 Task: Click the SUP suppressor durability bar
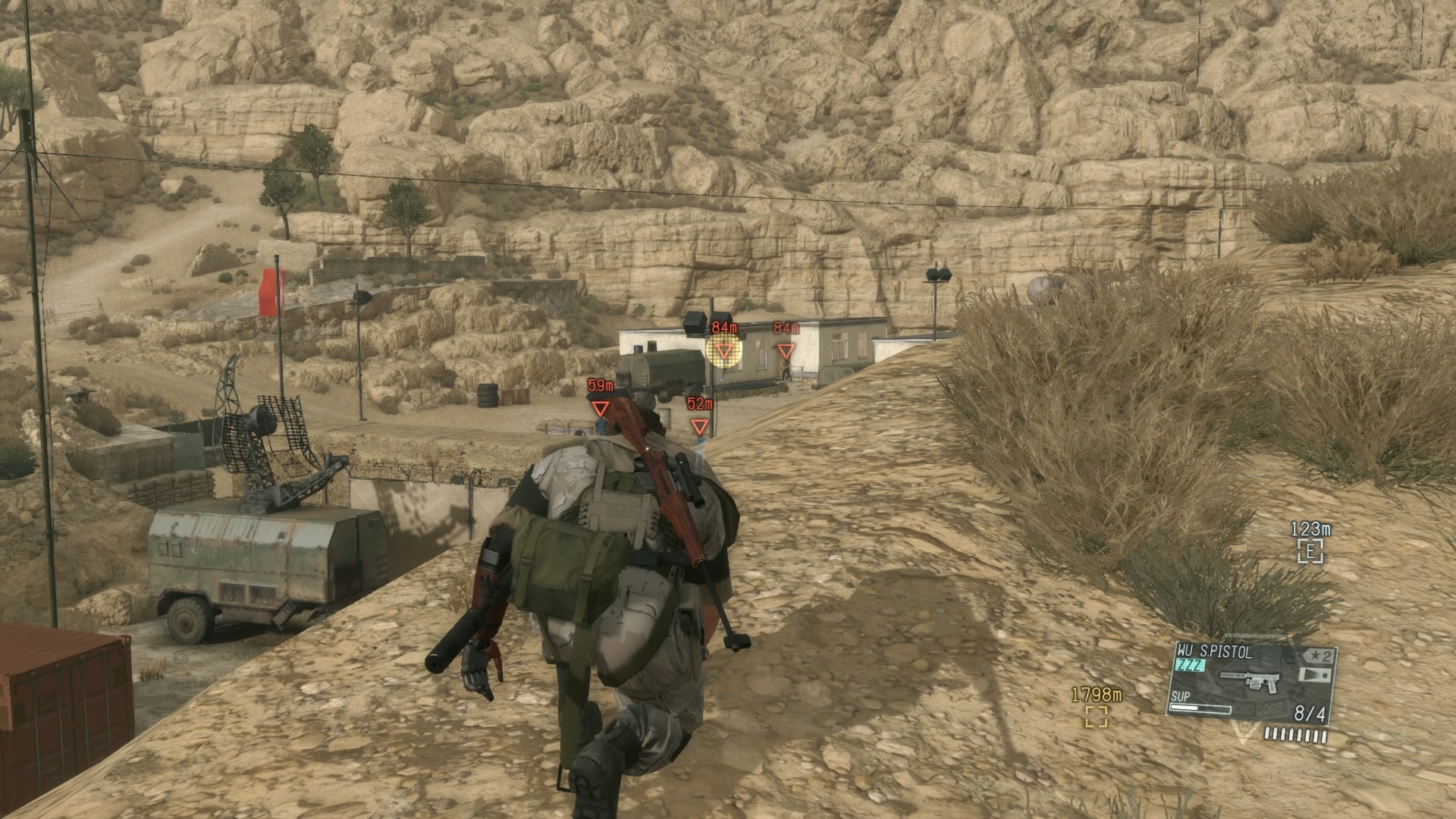click(1200, 708)
